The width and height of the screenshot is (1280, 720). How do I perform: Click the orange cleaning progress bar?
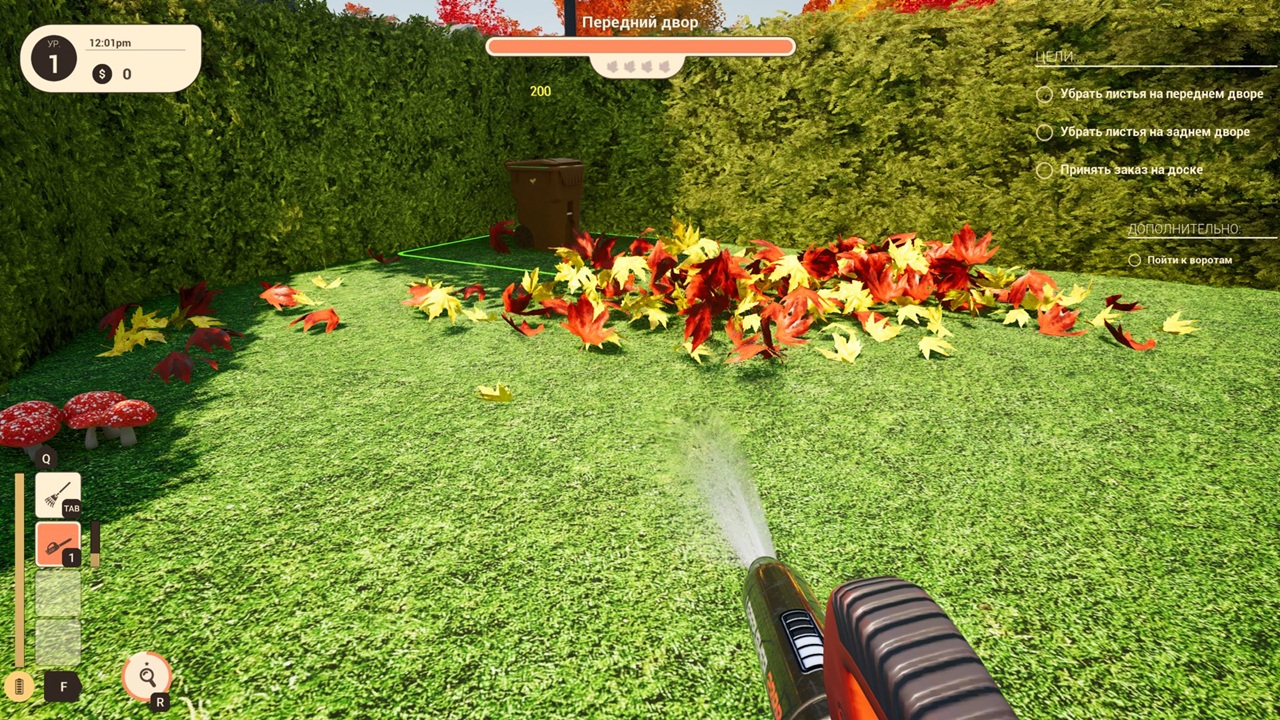coord(640,46)
